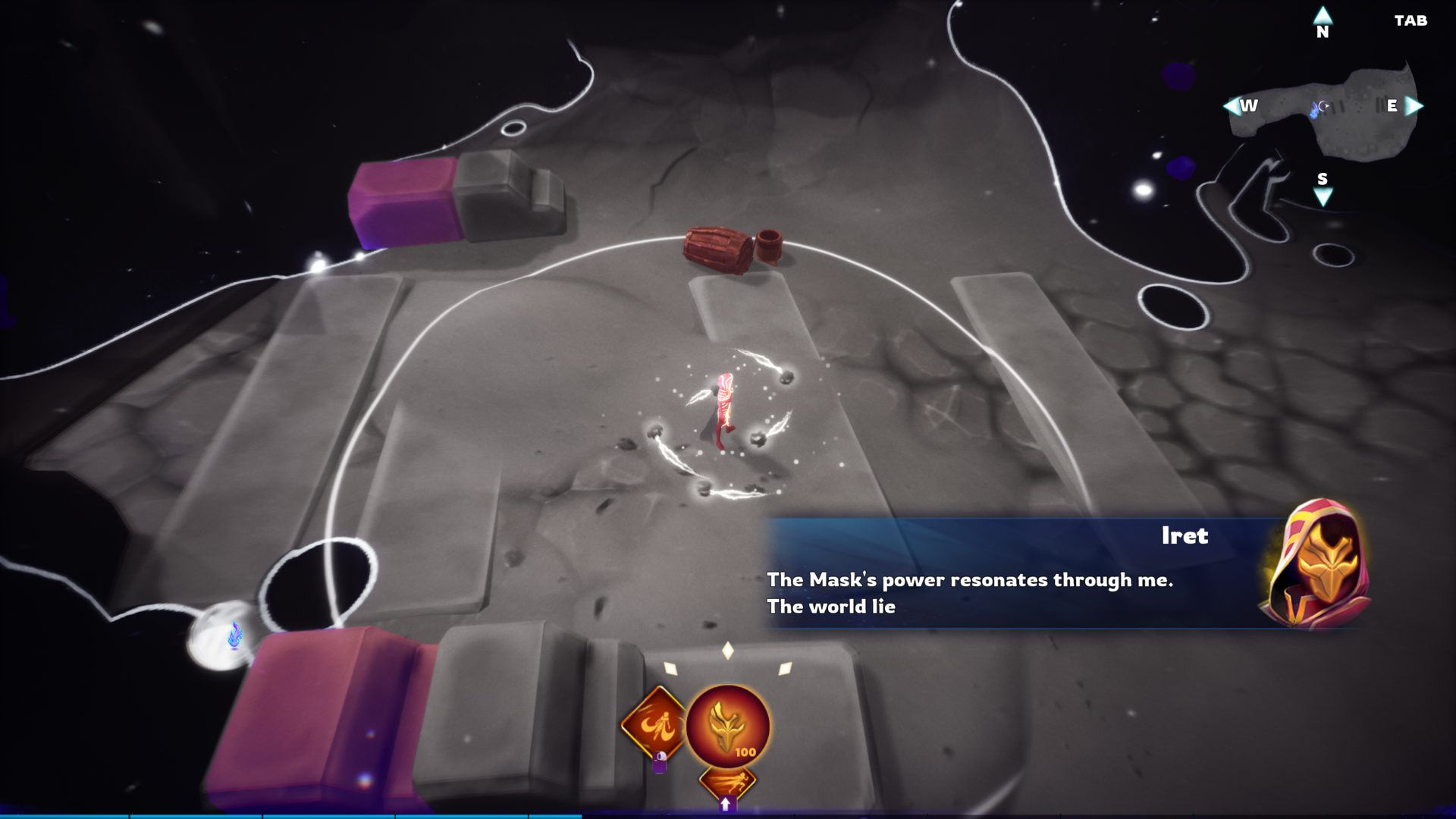This screenshot has width=1456, height=819.
Task: Click the north compass arrow on minimap
Action: point(1323,16)
